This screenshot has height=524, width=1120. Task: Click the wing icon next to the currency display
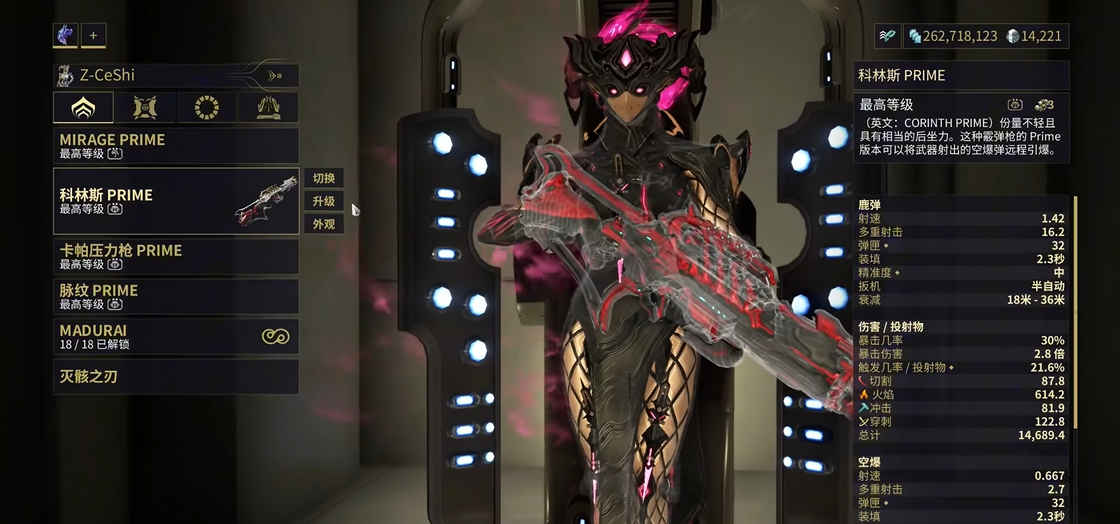(x=886, y=36)
